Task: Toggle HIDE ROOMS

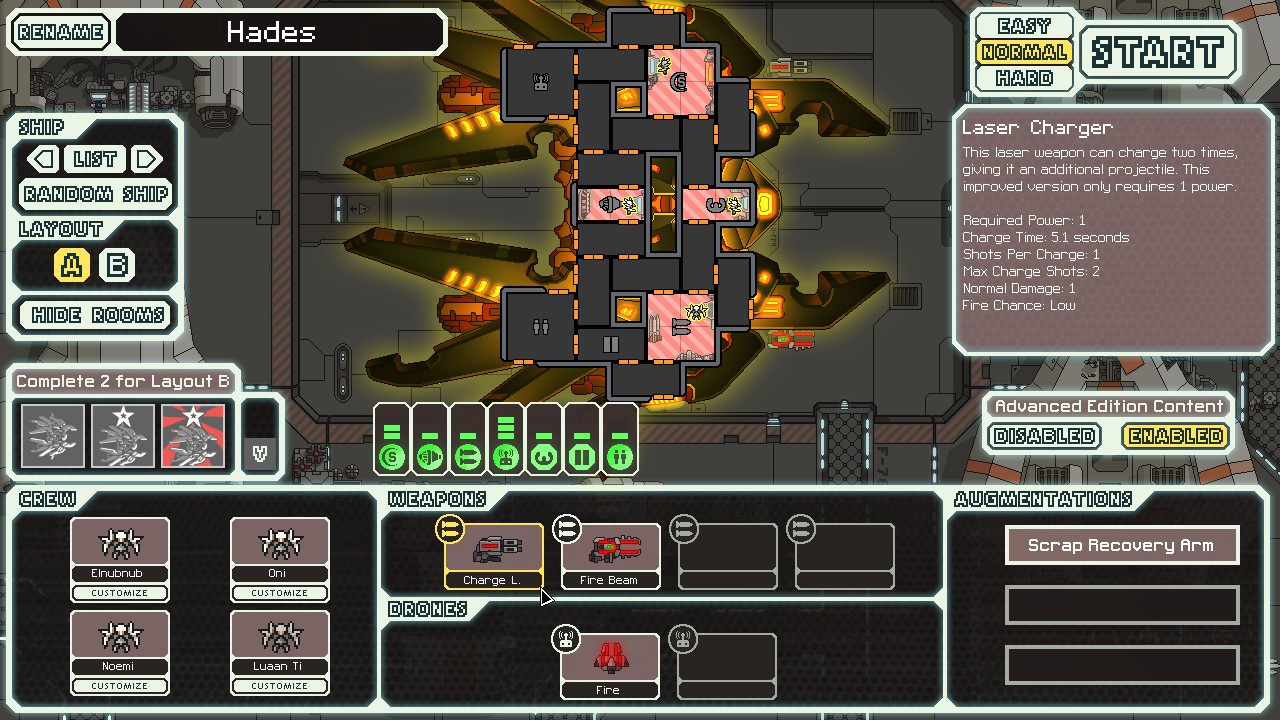Action: coord(97,315)
